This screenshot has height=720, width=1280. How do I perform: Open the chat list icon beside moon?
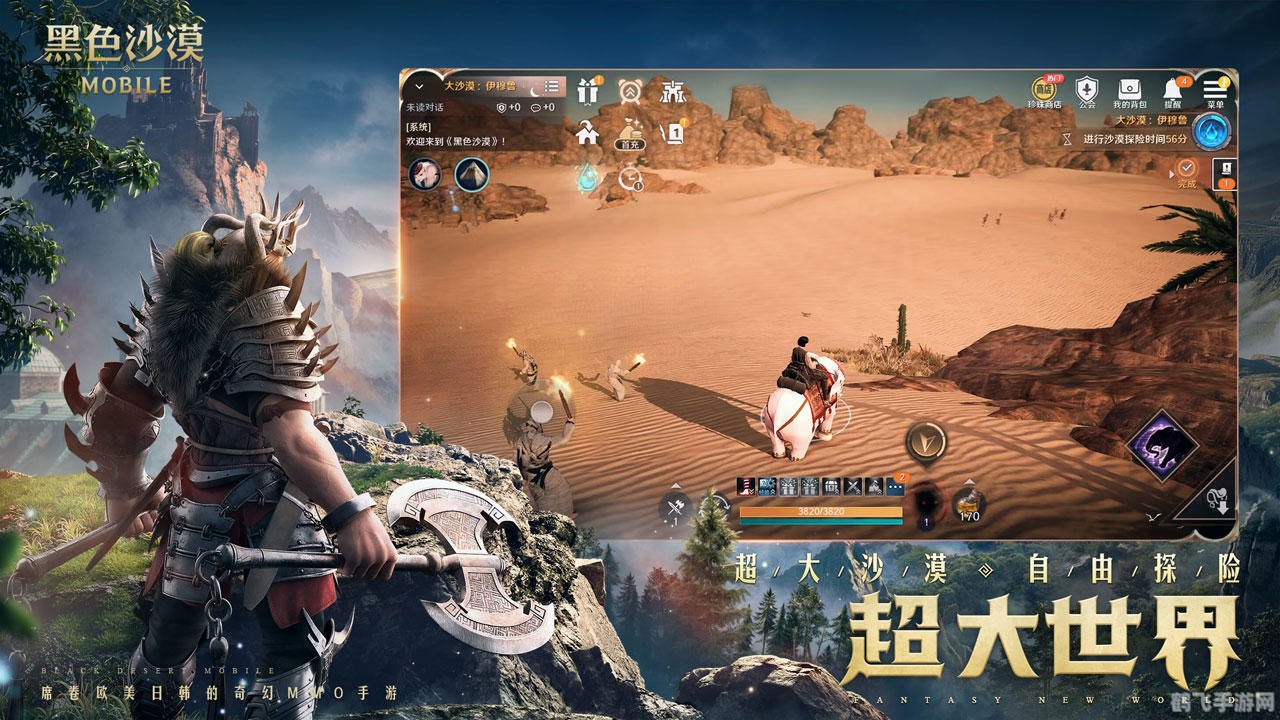pos(551,87)
